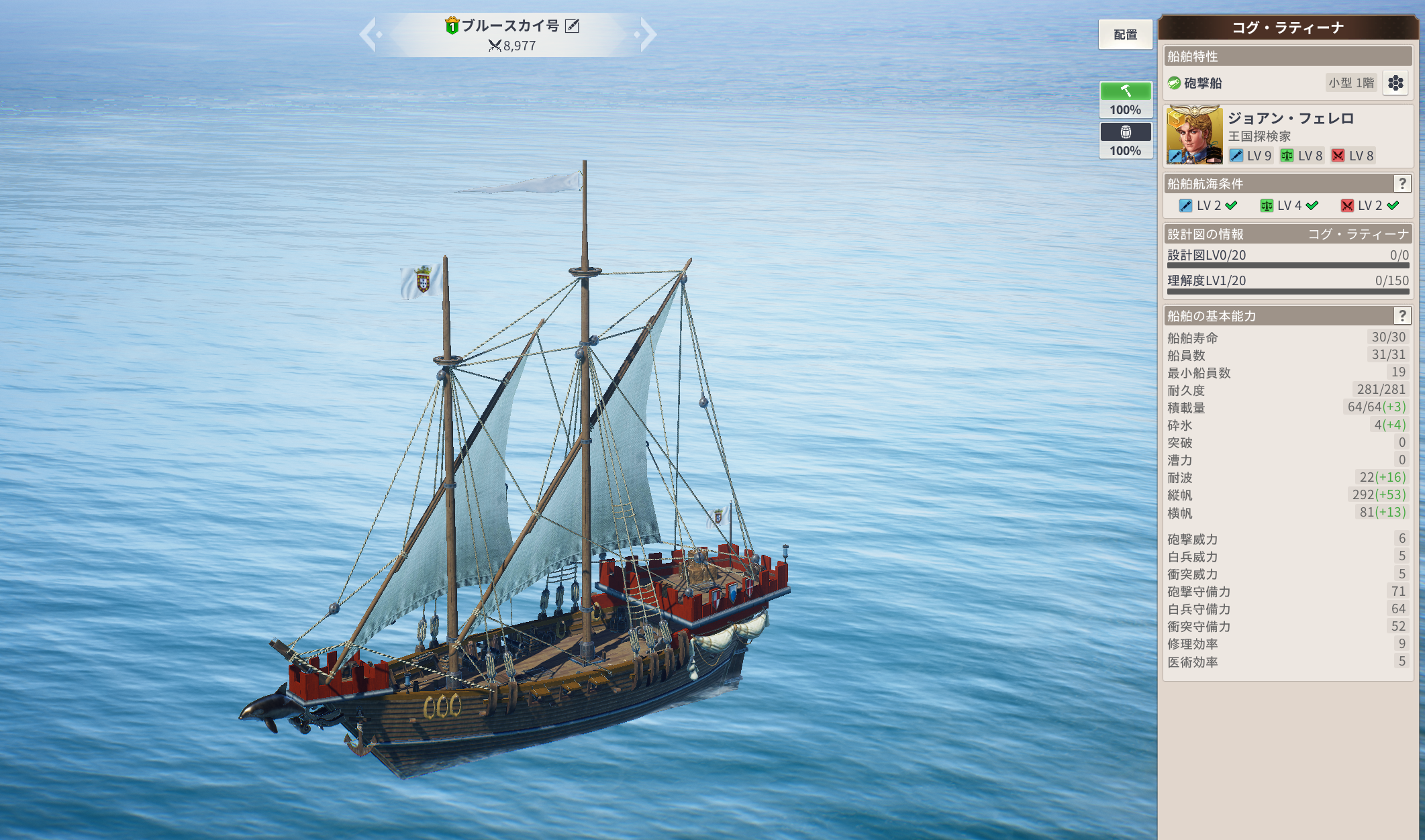Show help for 船舶の基本能力
The image size is (1425, 840).
click(1402, 316)
